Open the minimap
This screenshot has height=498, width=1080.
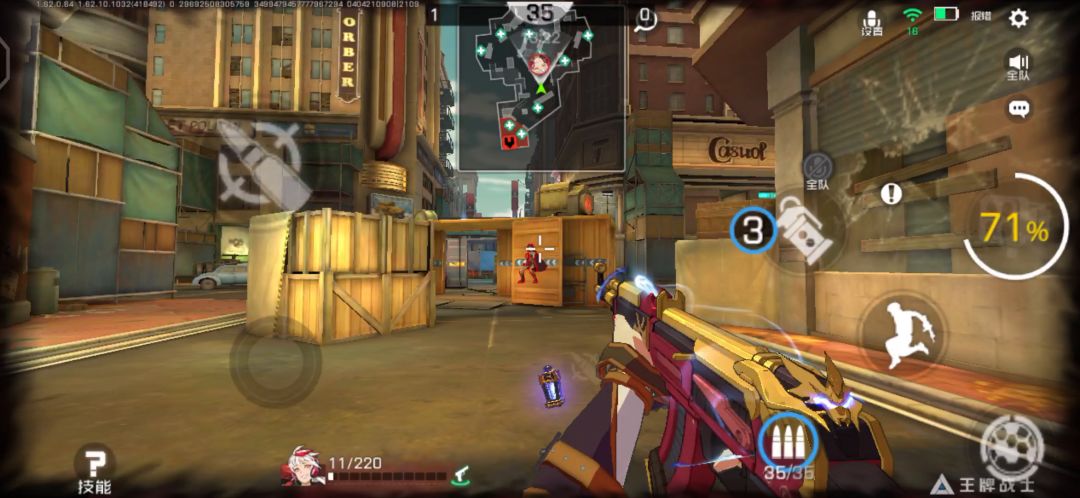[x=541, y=88]
